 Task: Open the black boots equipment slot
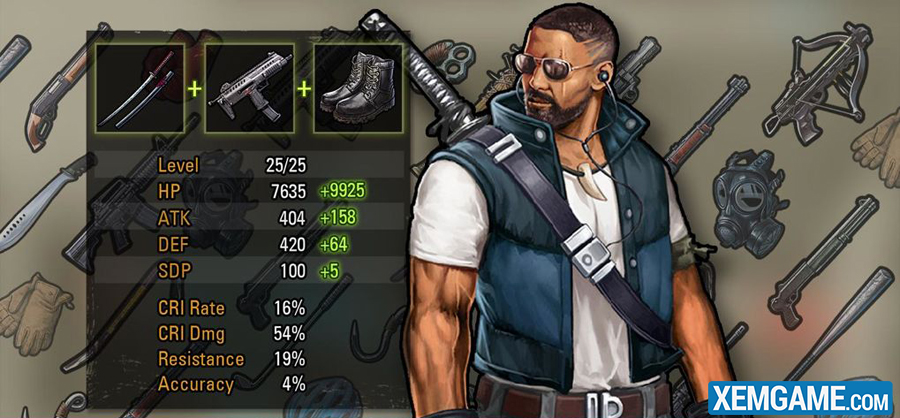click(359, 88)
